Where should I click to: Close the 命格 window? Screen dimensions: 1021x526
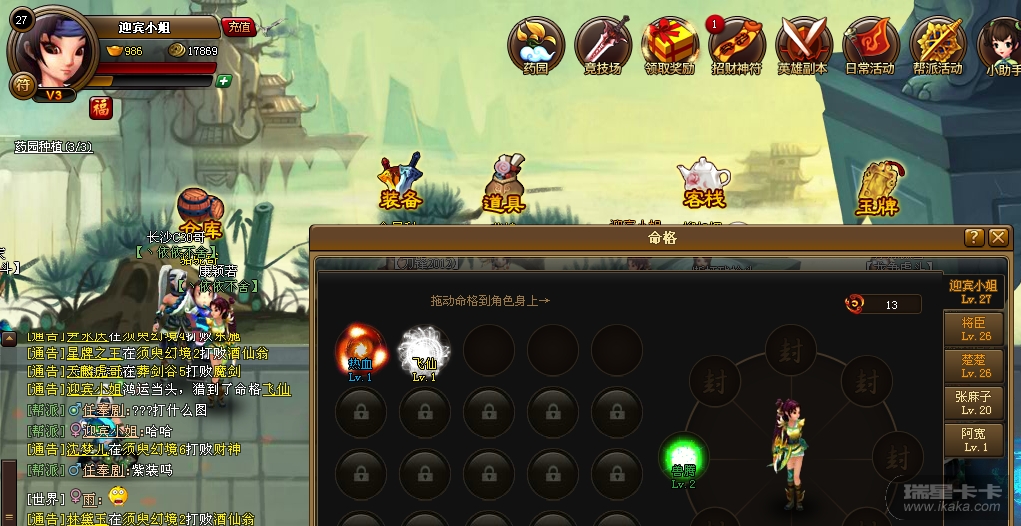(997, 237)
